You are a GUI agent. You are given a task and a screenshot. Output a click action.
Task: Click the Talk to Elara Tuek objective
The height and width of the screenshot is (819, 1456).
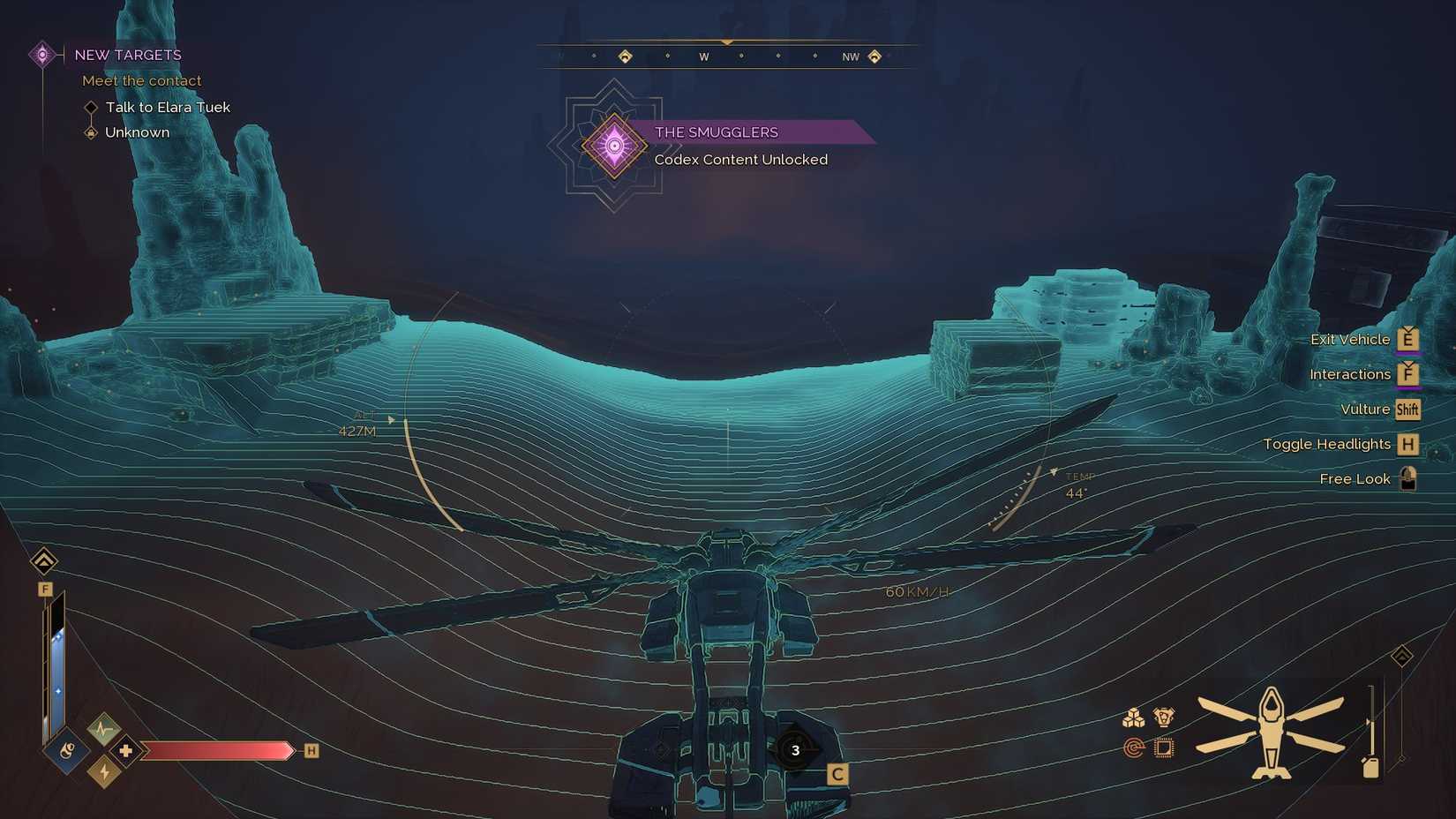(168, 107)
